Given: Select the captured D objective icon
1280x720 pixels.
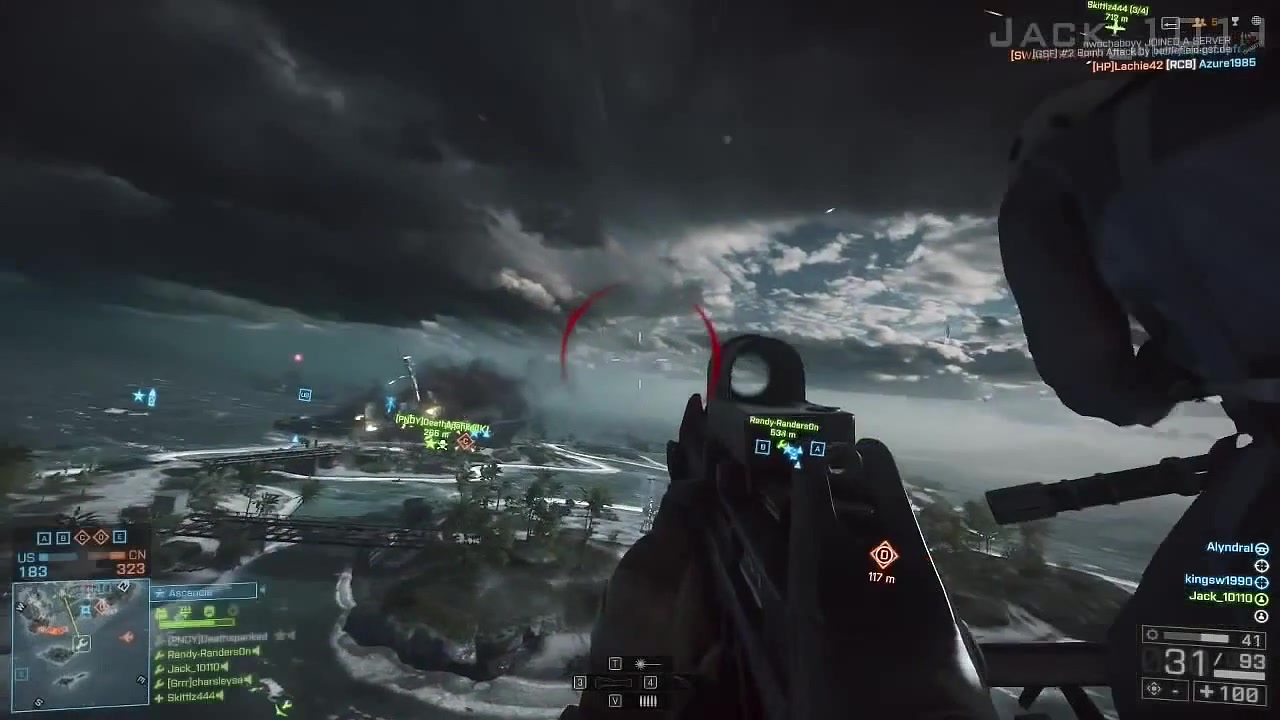Looking at the screenshot, I should pyautogui.click(x=101, y=537).
